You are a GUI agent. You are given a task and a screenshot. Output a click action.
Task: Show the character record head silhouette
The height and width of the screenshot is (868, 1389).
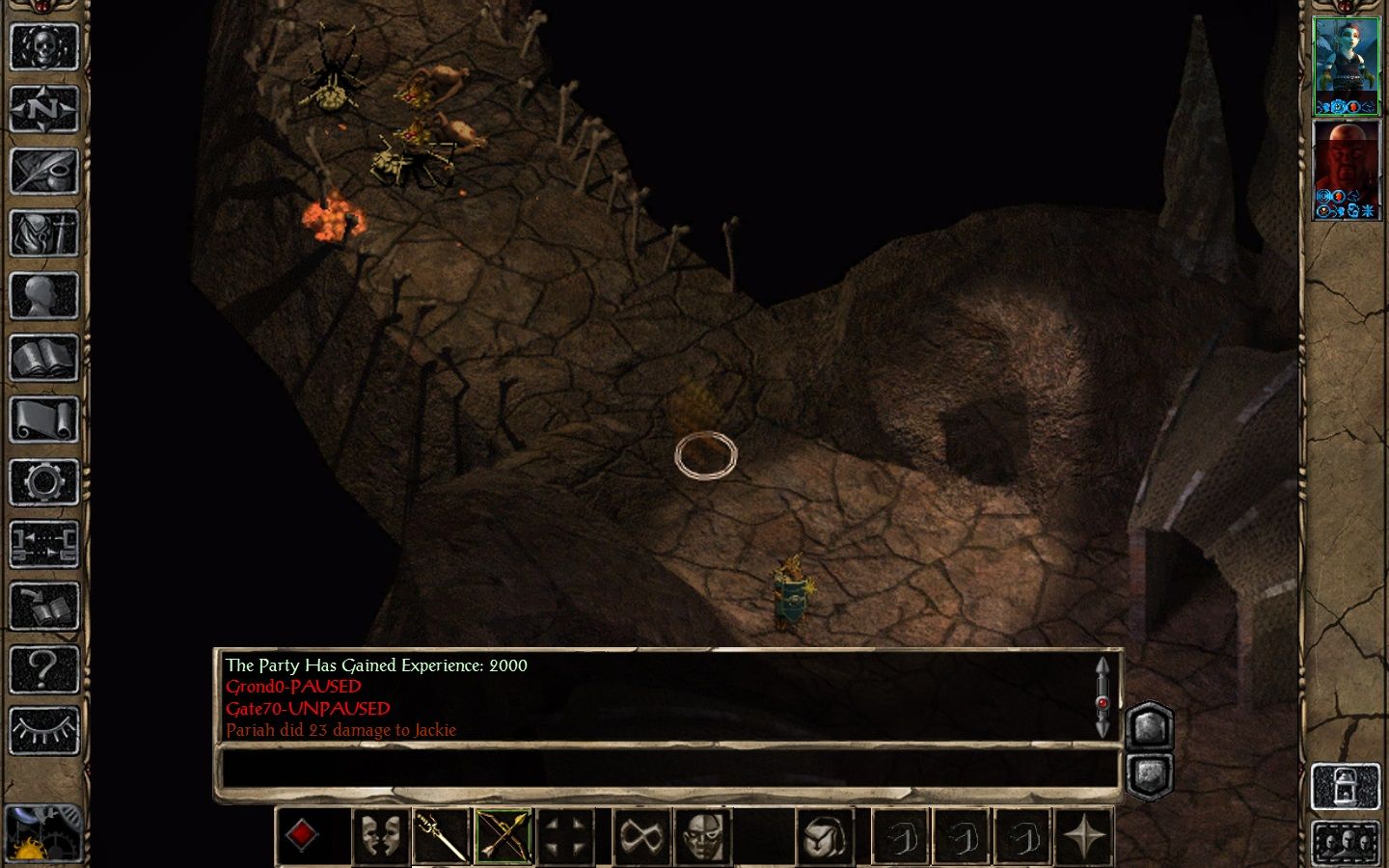pyautogui.click(x=43, y=295)
